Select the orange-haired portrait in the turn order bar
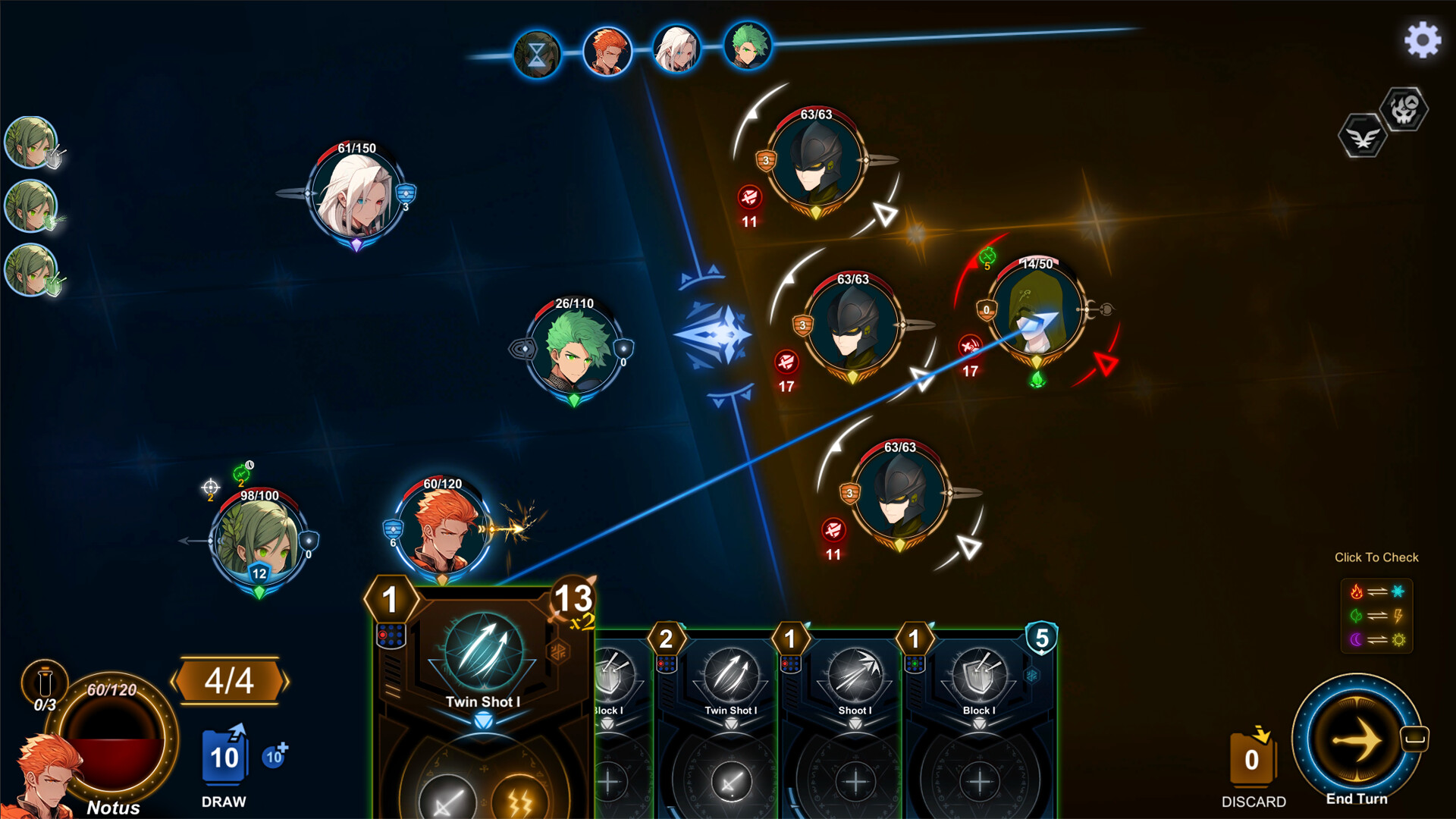The width and height of the screenshot is (1456, 819). (x=607, y=49)
